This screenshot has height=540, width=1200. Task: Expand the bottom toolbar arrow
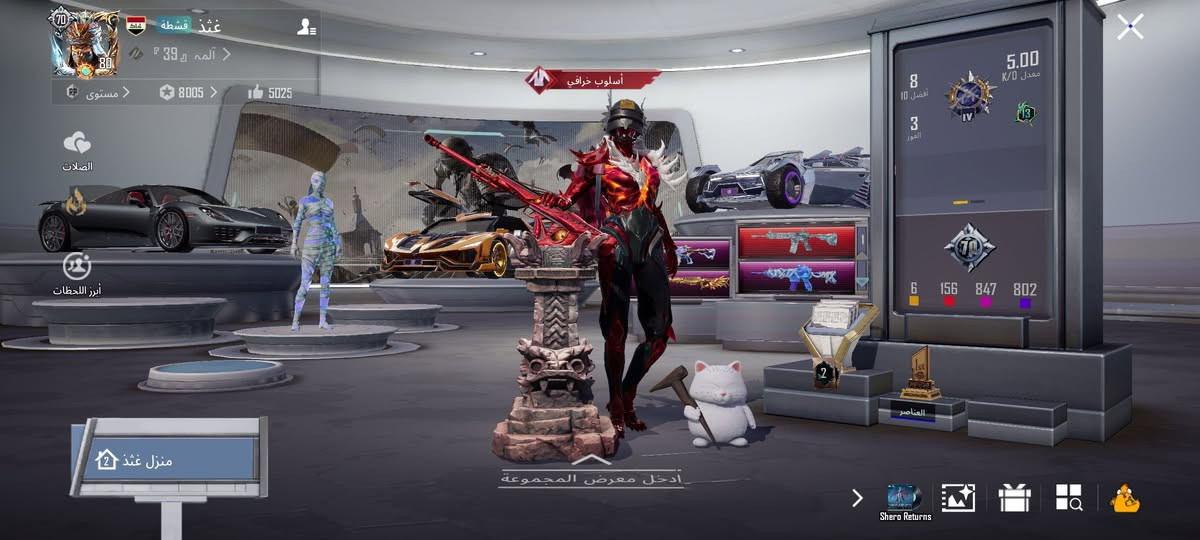(857, 498)
